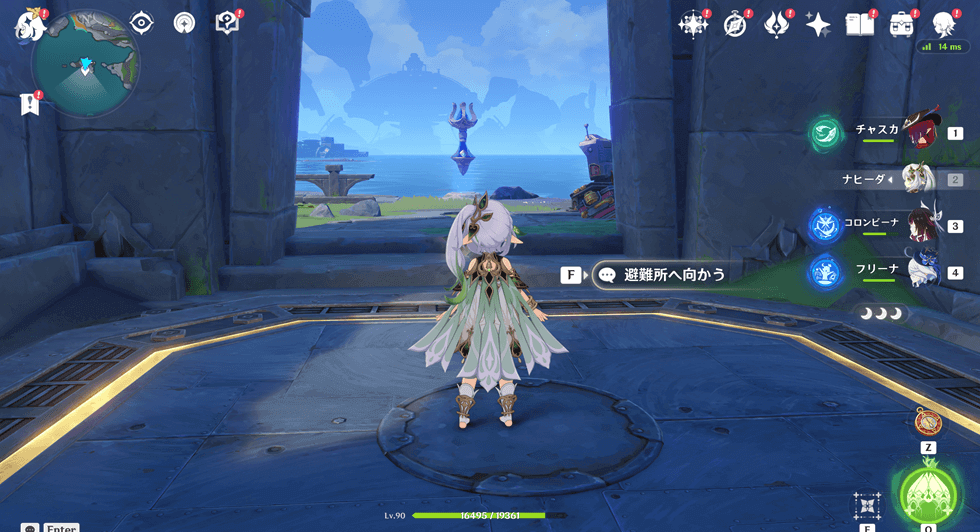980x532 pixels.
Task: Open the winged emblem icon
Action: point(776,25)
